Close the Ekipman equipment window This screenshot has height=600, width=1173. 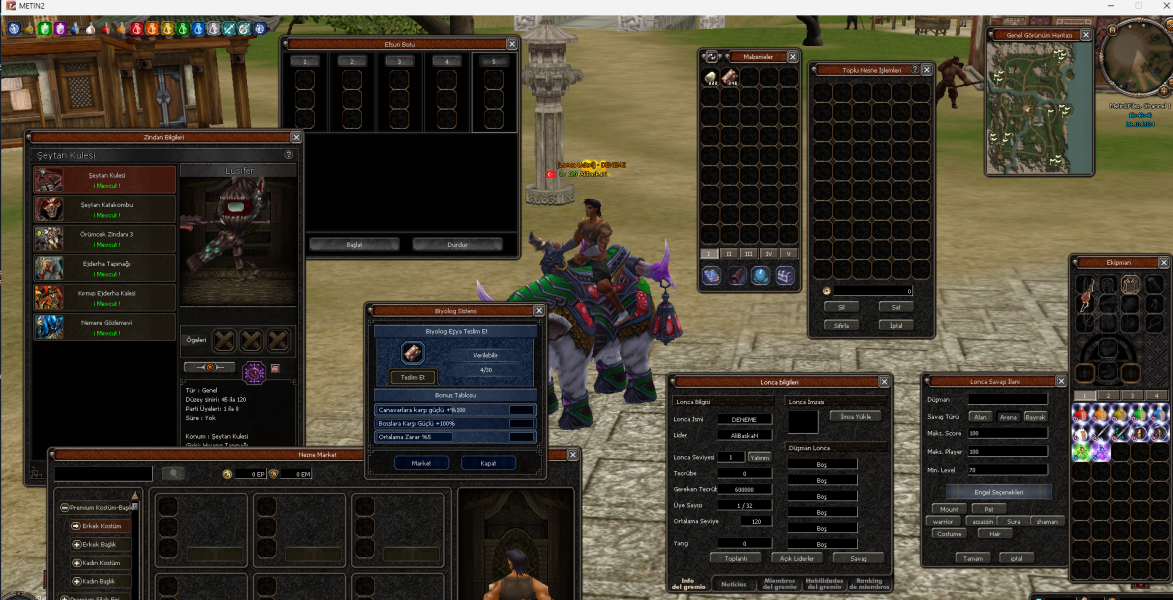tap(1163, 262)
